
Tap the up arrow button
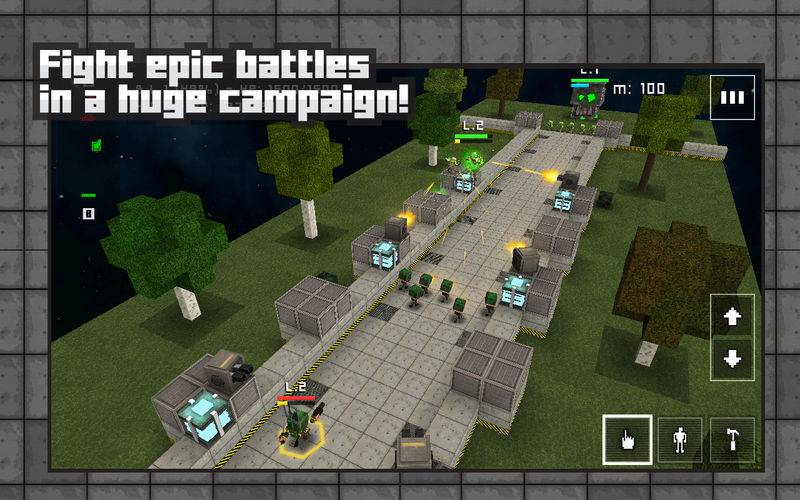pos(732,317)
